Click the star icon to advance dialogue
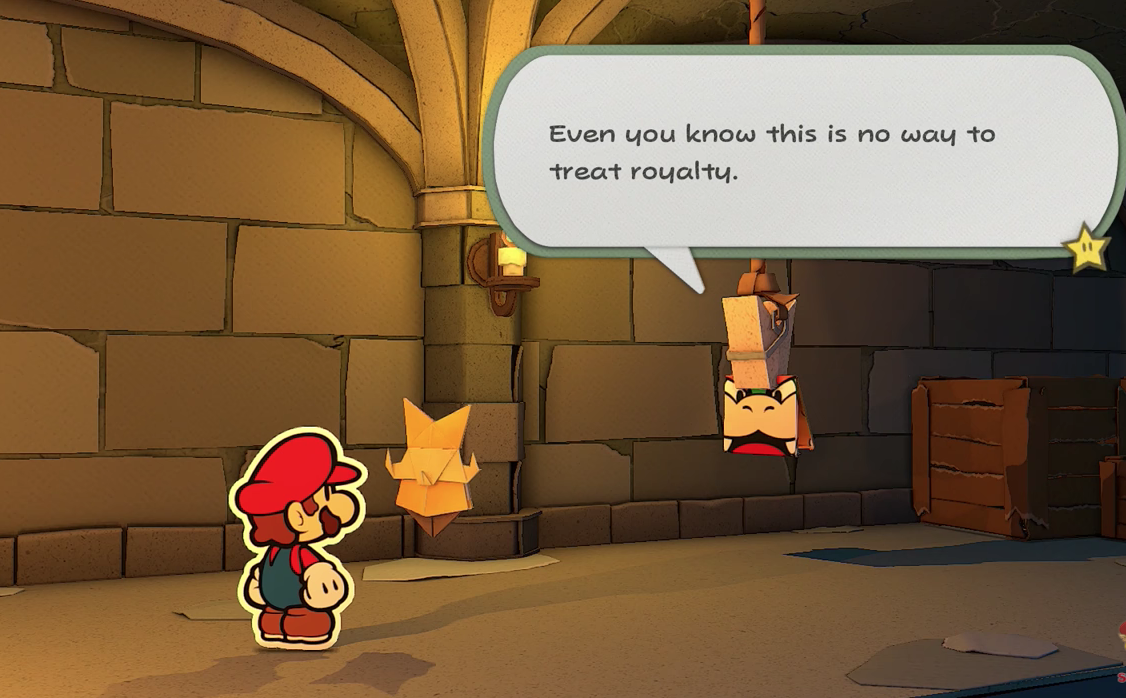The image size is (1126, 698). (x=1087, y=249)
